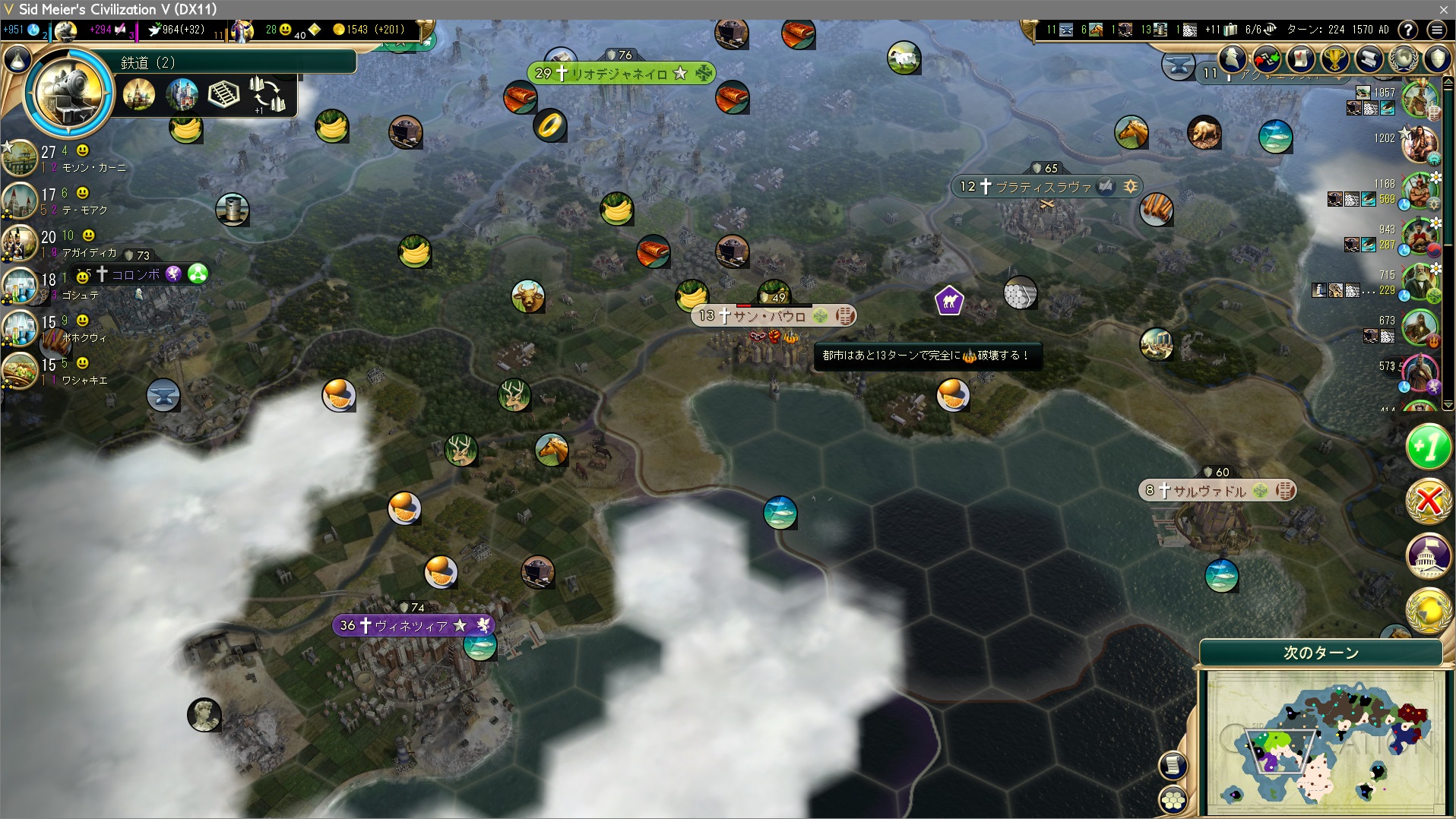Open the shield military overview

(x=1437, y=58)
